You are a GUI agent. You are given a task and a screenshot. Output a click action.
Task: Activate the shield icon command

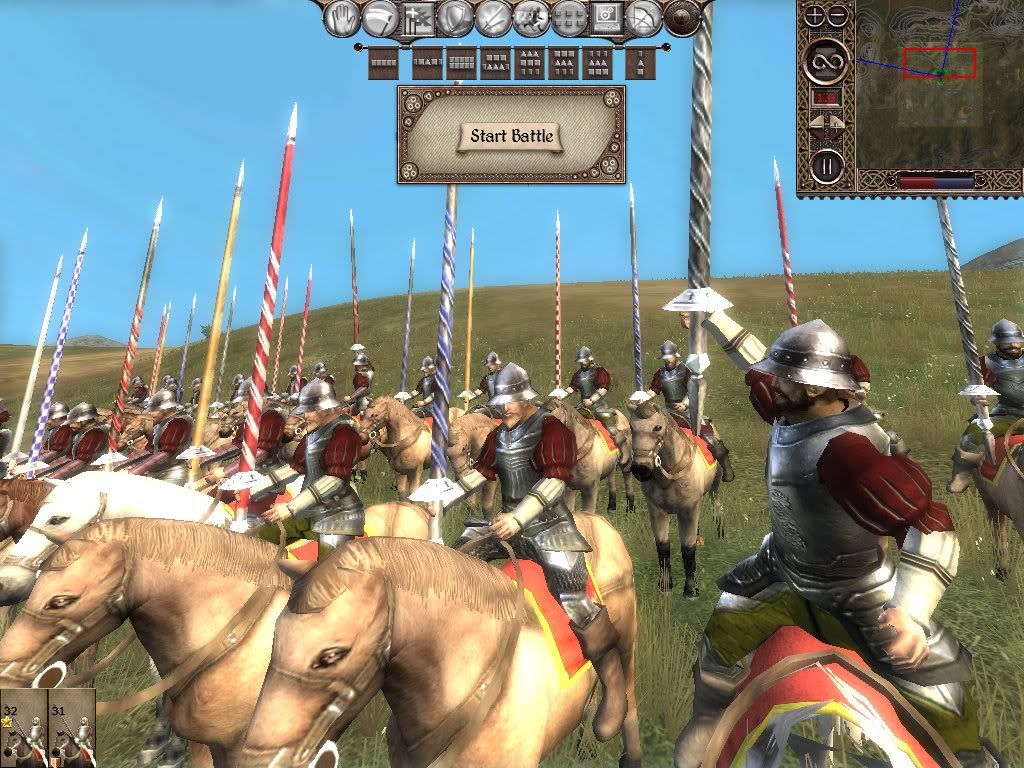(x=456, y=17)
